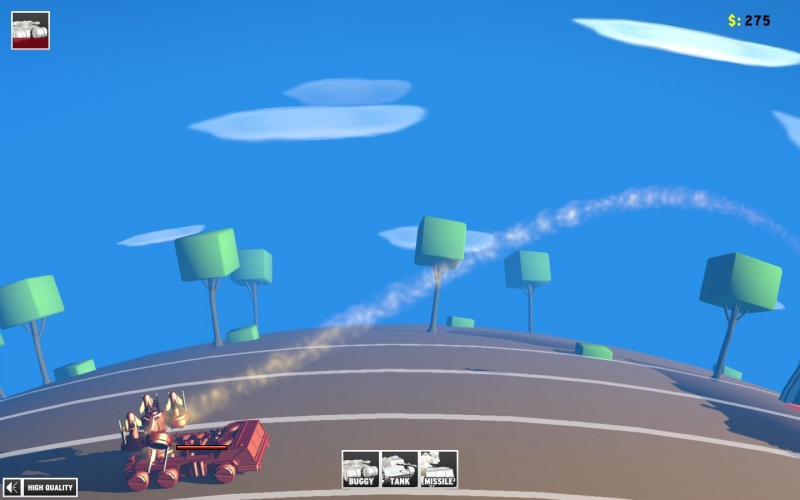800x500 pixels.
Task: Build a Missile unit
Action: [438, 469]
